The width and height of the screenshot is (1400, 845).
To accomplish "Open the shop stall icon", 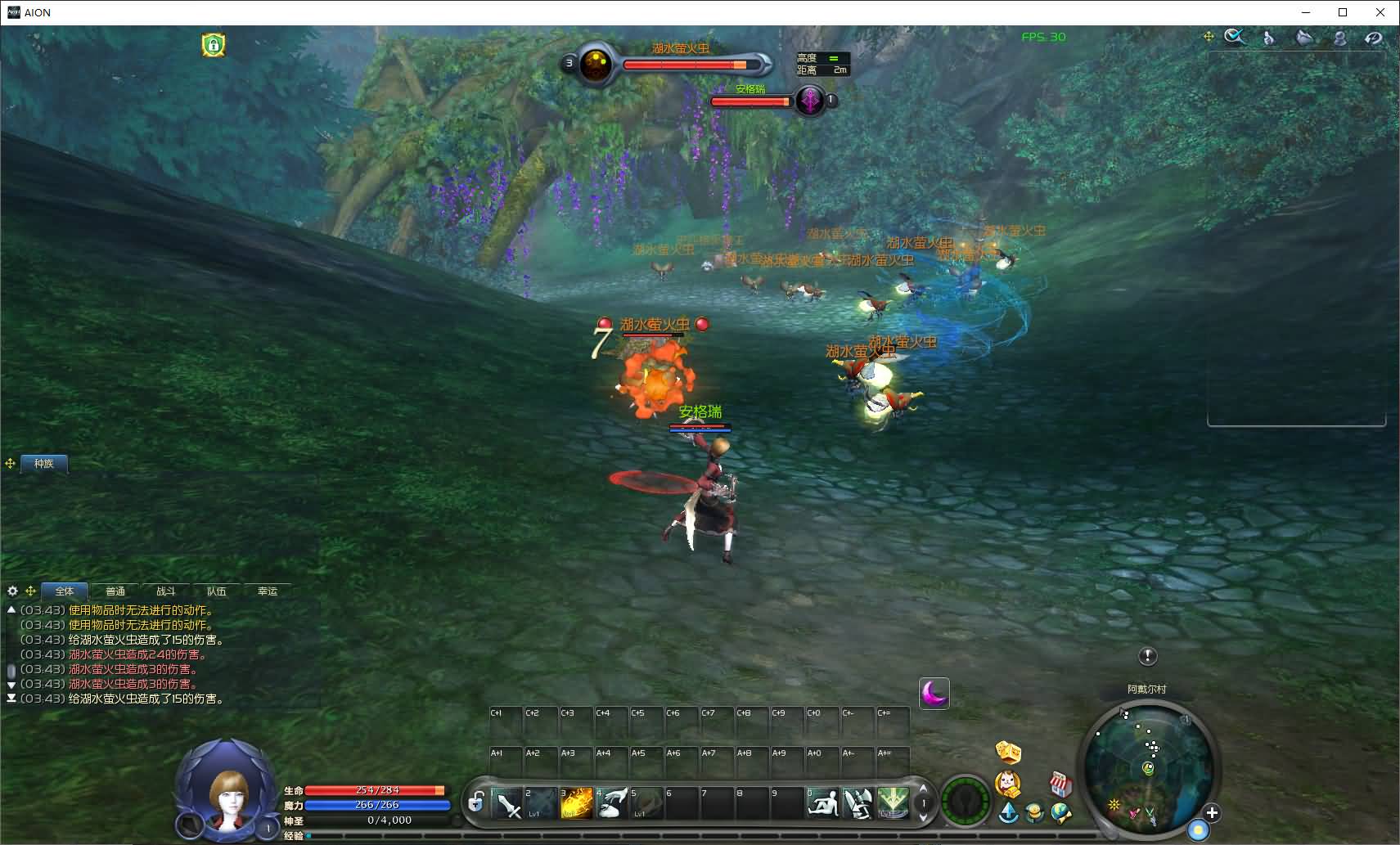I will [1060, 784].
